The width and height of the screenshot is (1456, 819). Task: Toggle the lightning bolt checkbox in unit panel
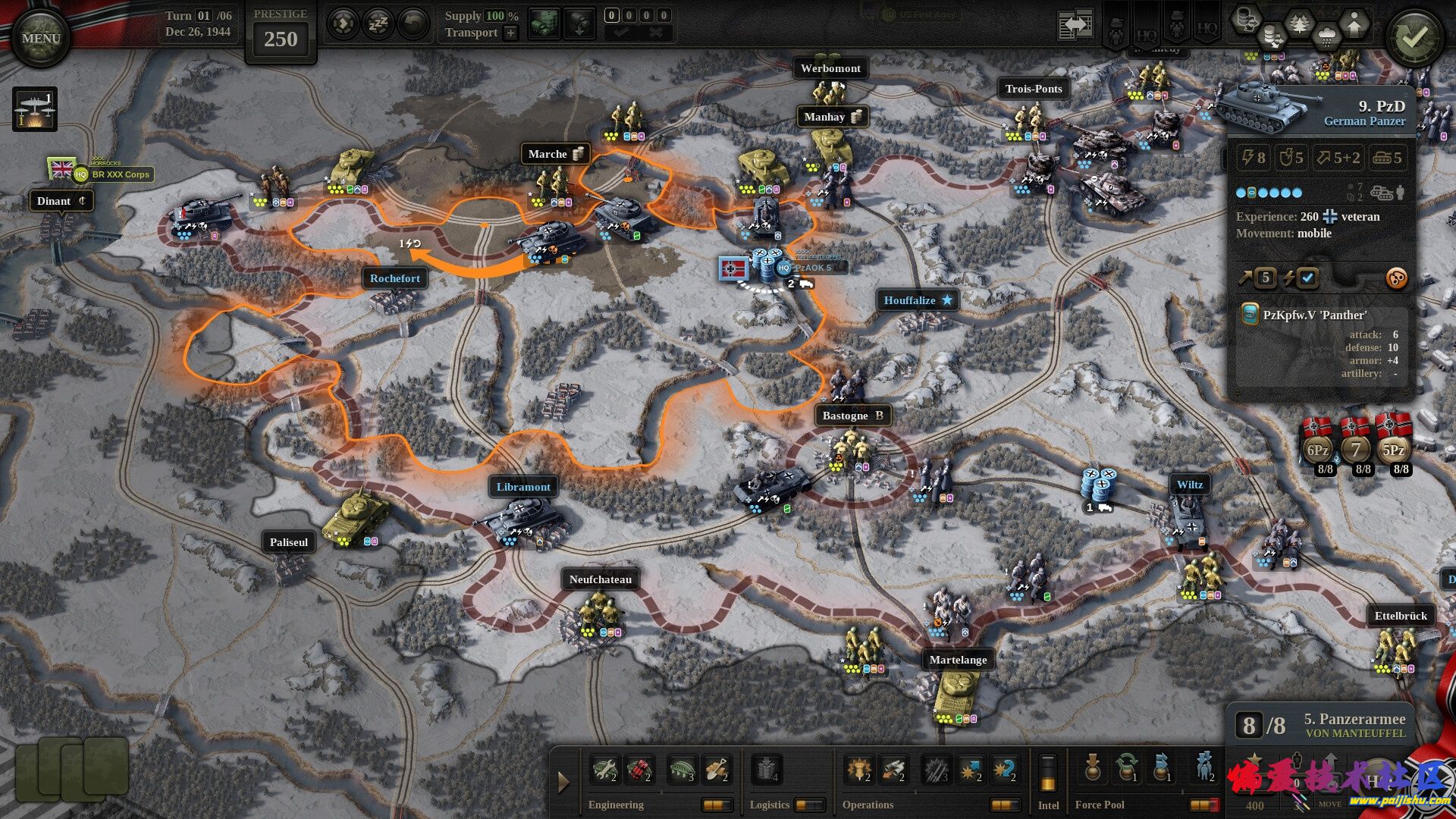coord(1307,278)
